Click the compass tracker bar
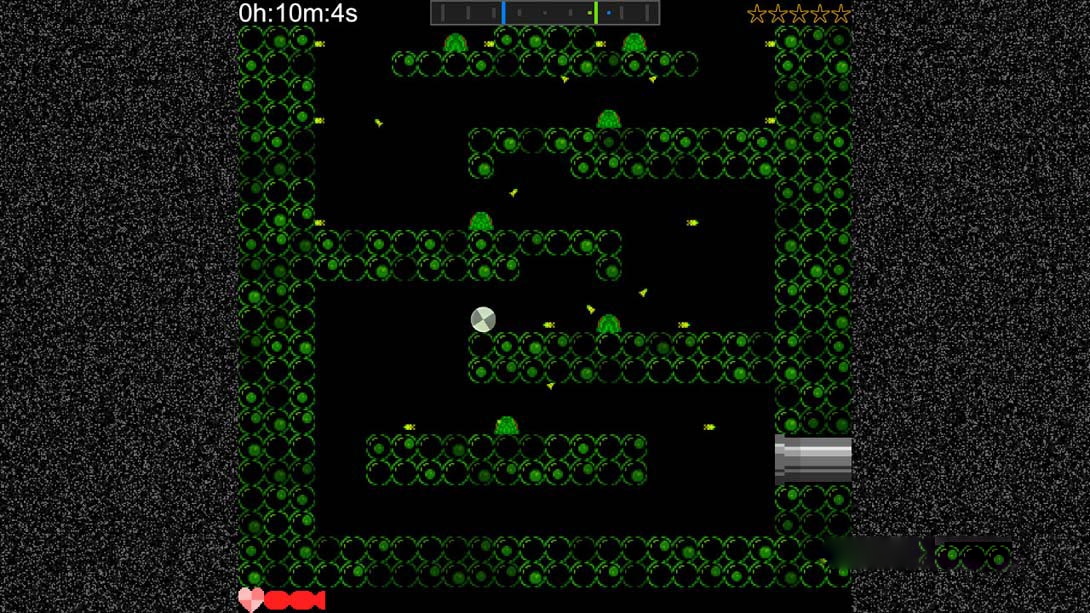Image resolution: width=1090 pixels, height=613 pixels. coord(545,13)
